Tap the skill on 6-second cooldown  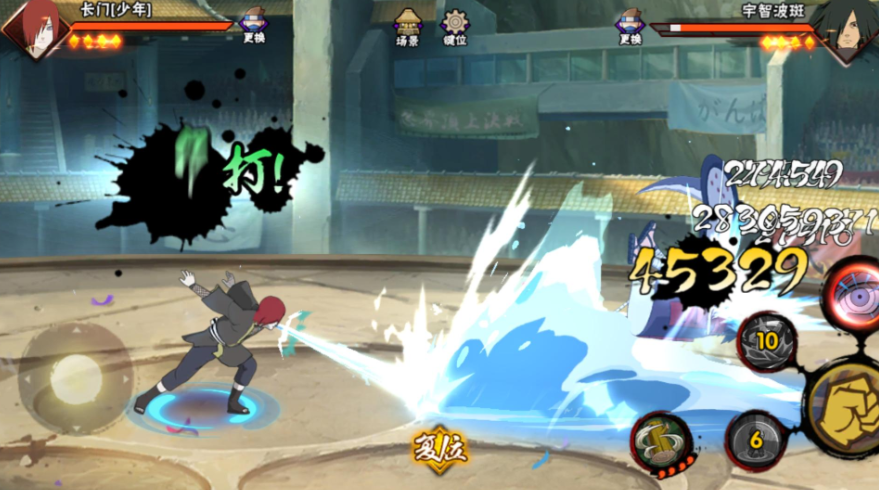[x=755, y=439]
